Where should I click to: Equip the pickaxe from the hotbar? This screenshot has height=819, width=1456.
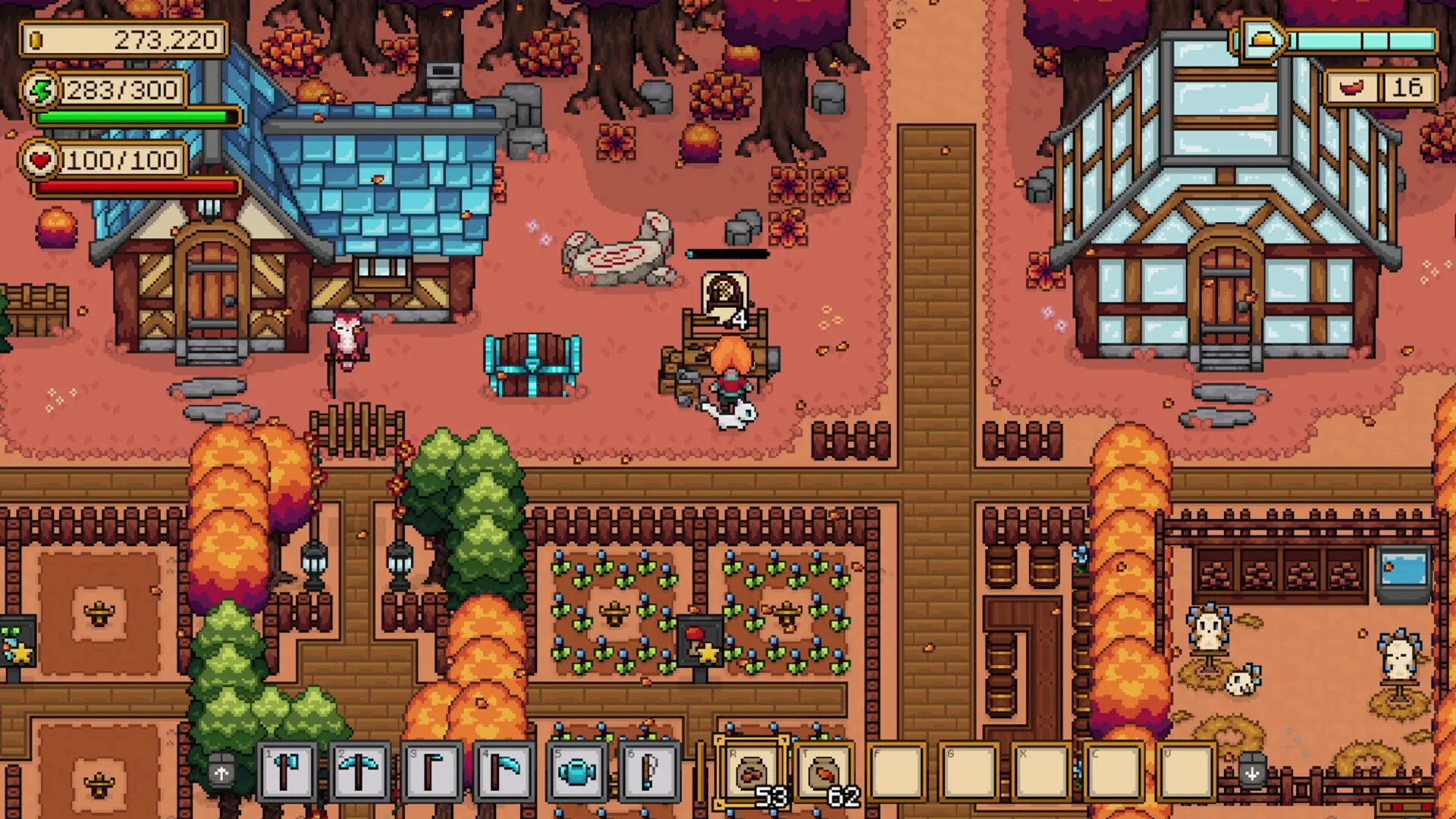[359, 773]
